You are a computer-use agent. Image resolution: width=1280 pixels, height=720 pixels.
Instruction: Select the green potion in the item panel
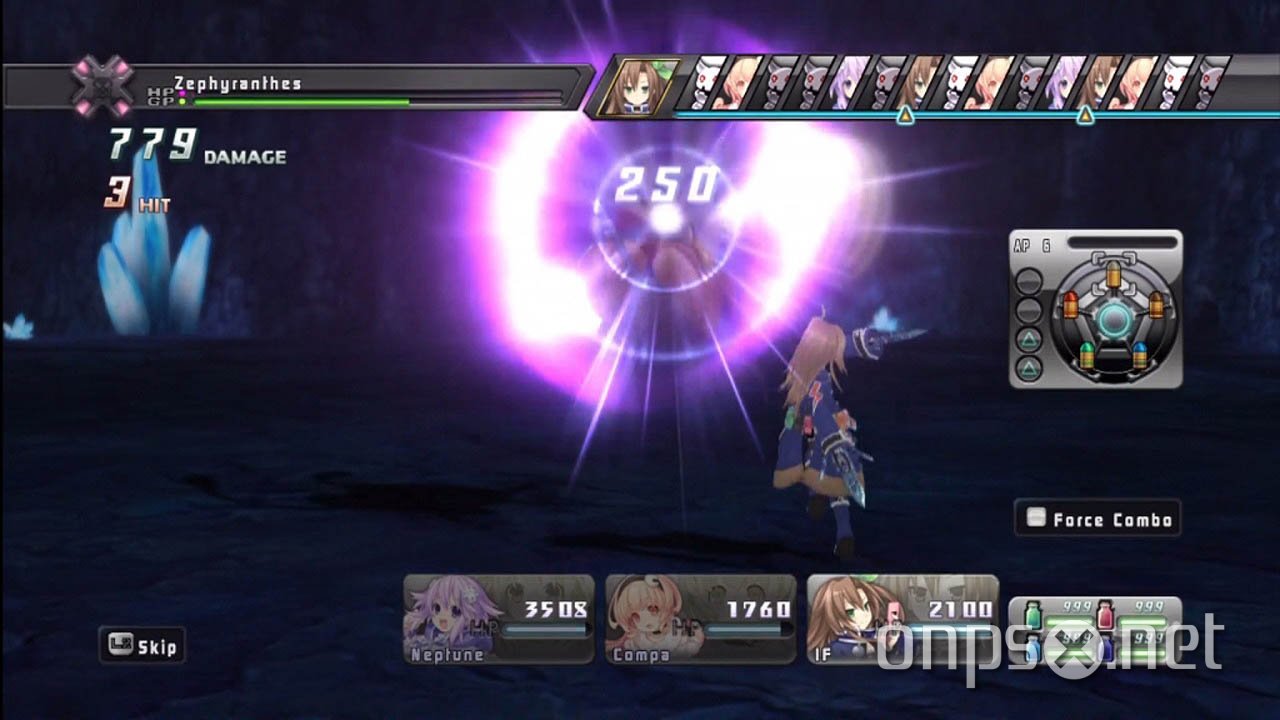[1033, 614]
